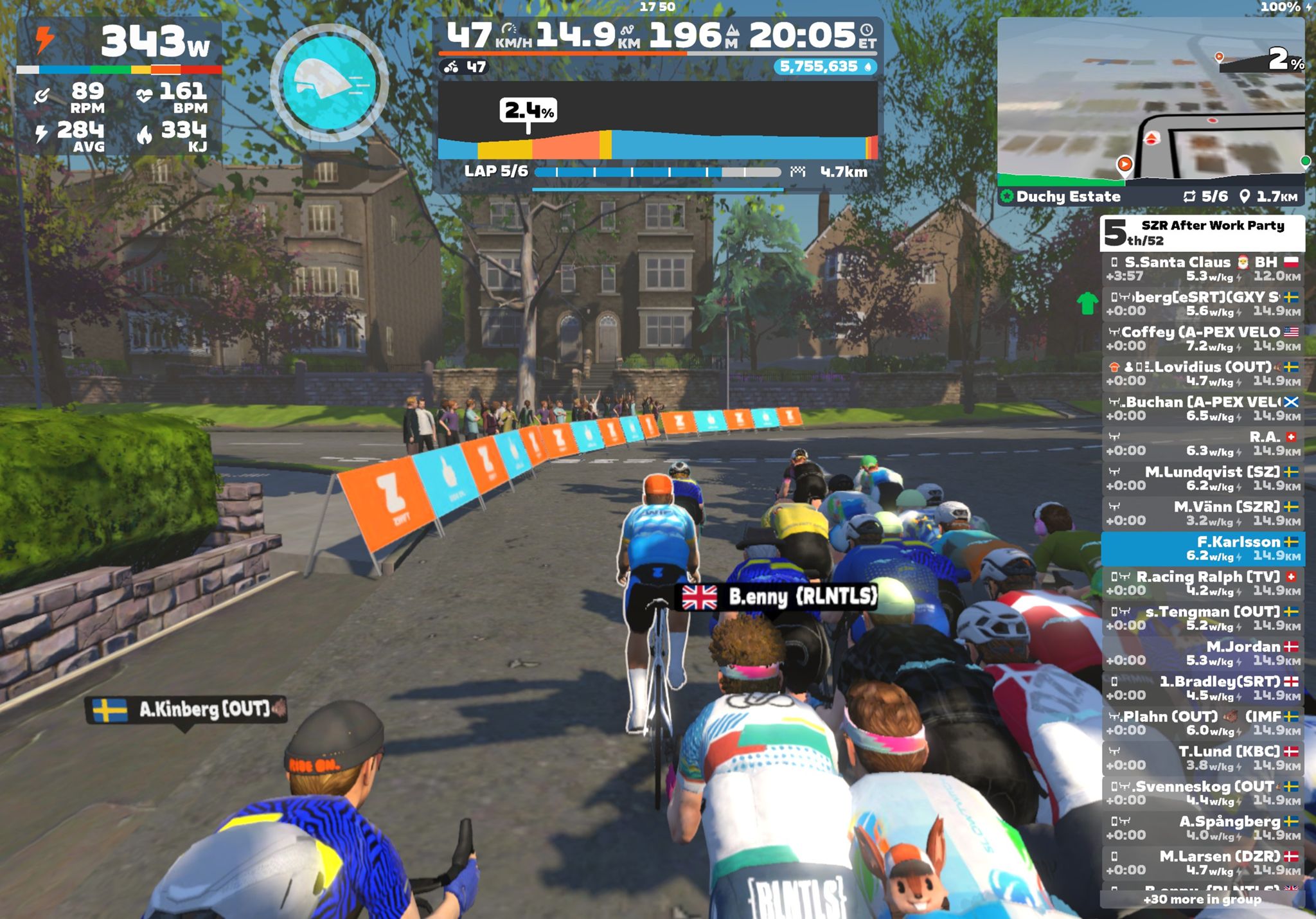Click the B.enny (RLNTLS) name tag

pyautogui.click(x=779, y=596)
